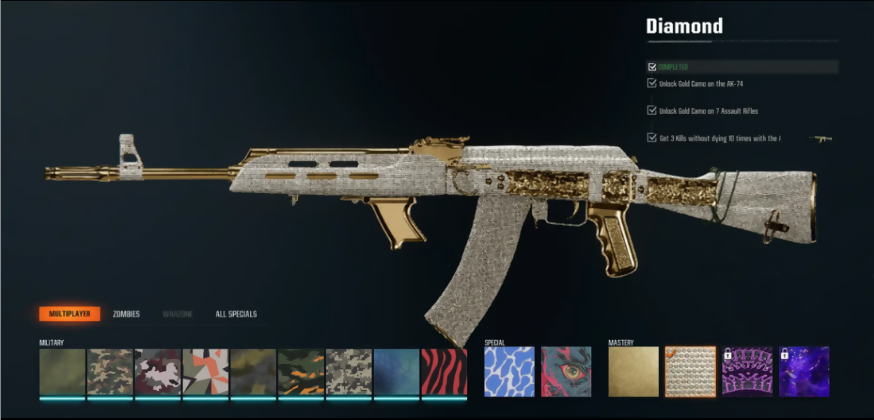The image size is (874, 420).
Task: Select the blurry olive green first camo
Action: click(x=62, y=372)
